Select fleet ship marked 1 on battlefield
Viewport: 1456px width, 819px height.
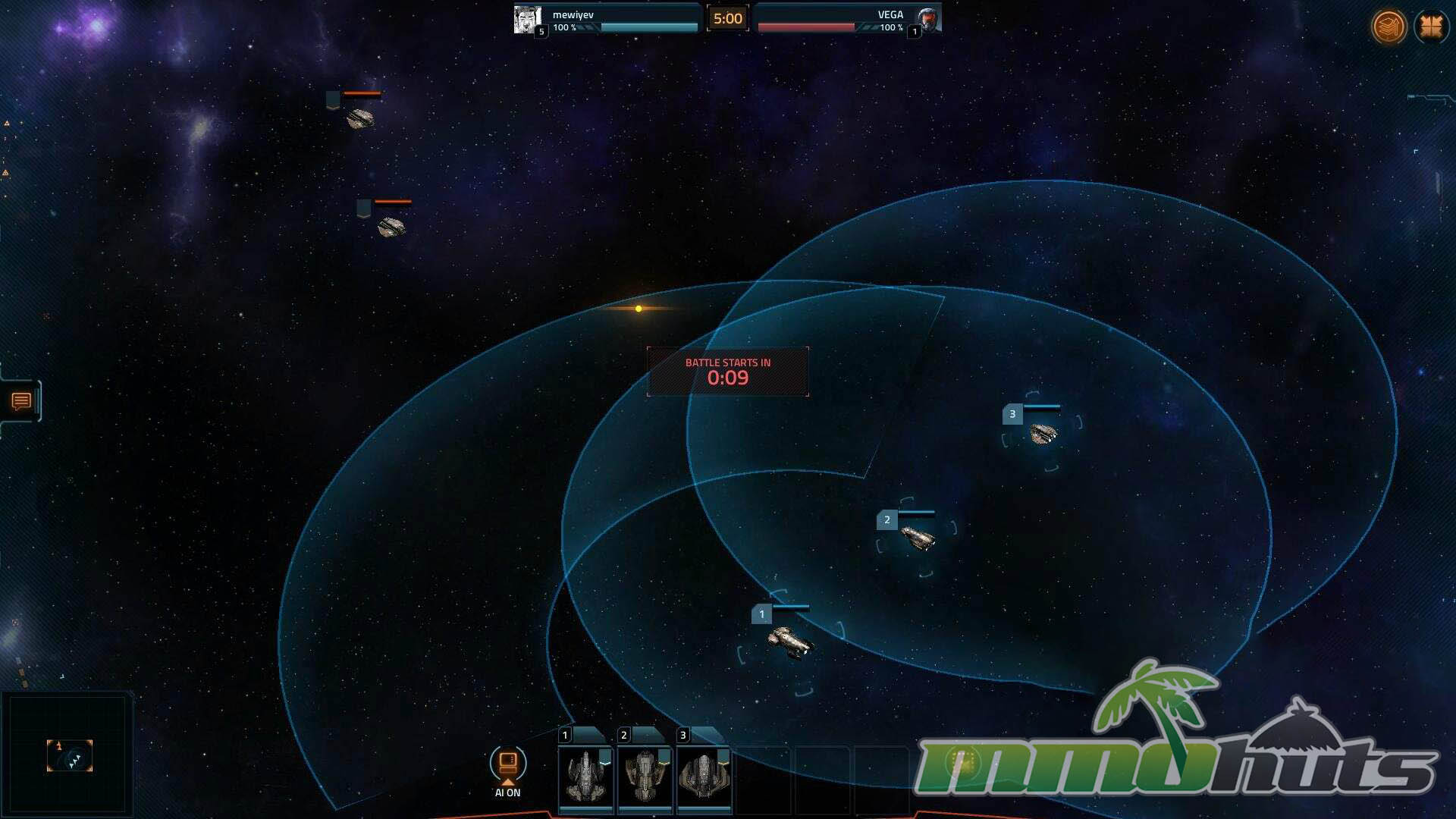tap(789, 642)
